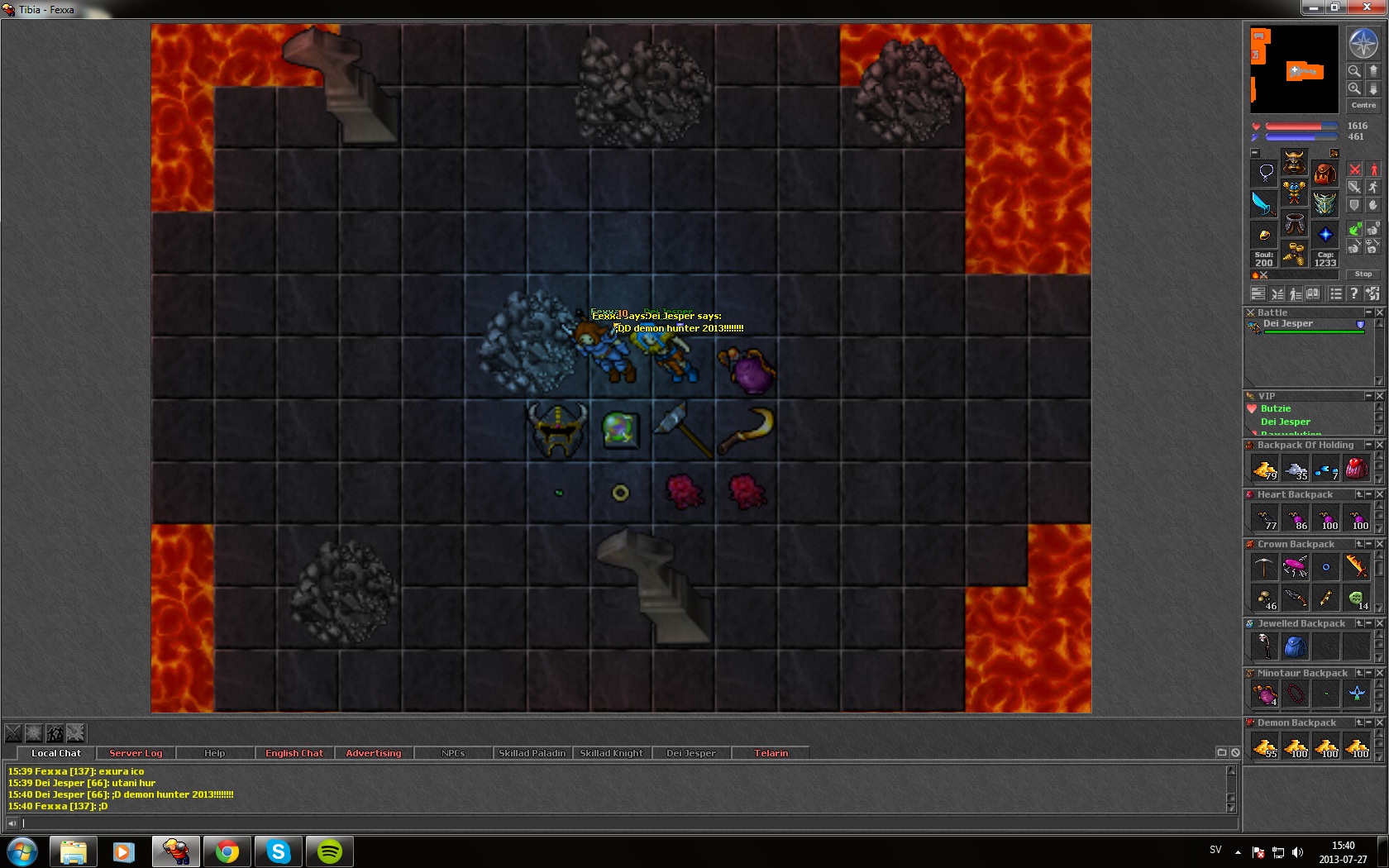Viewport: 1389px width, 868px height.
Task: Open Google Chrome from the taskbar
Action: click(x=227, y=851)
